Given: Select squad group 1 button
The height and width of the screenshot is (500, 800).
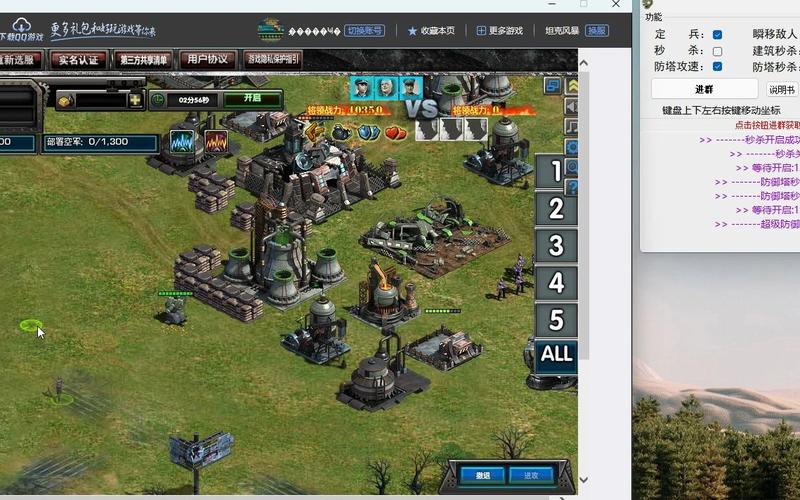Looking at the screenshot, I should (556, 171).
